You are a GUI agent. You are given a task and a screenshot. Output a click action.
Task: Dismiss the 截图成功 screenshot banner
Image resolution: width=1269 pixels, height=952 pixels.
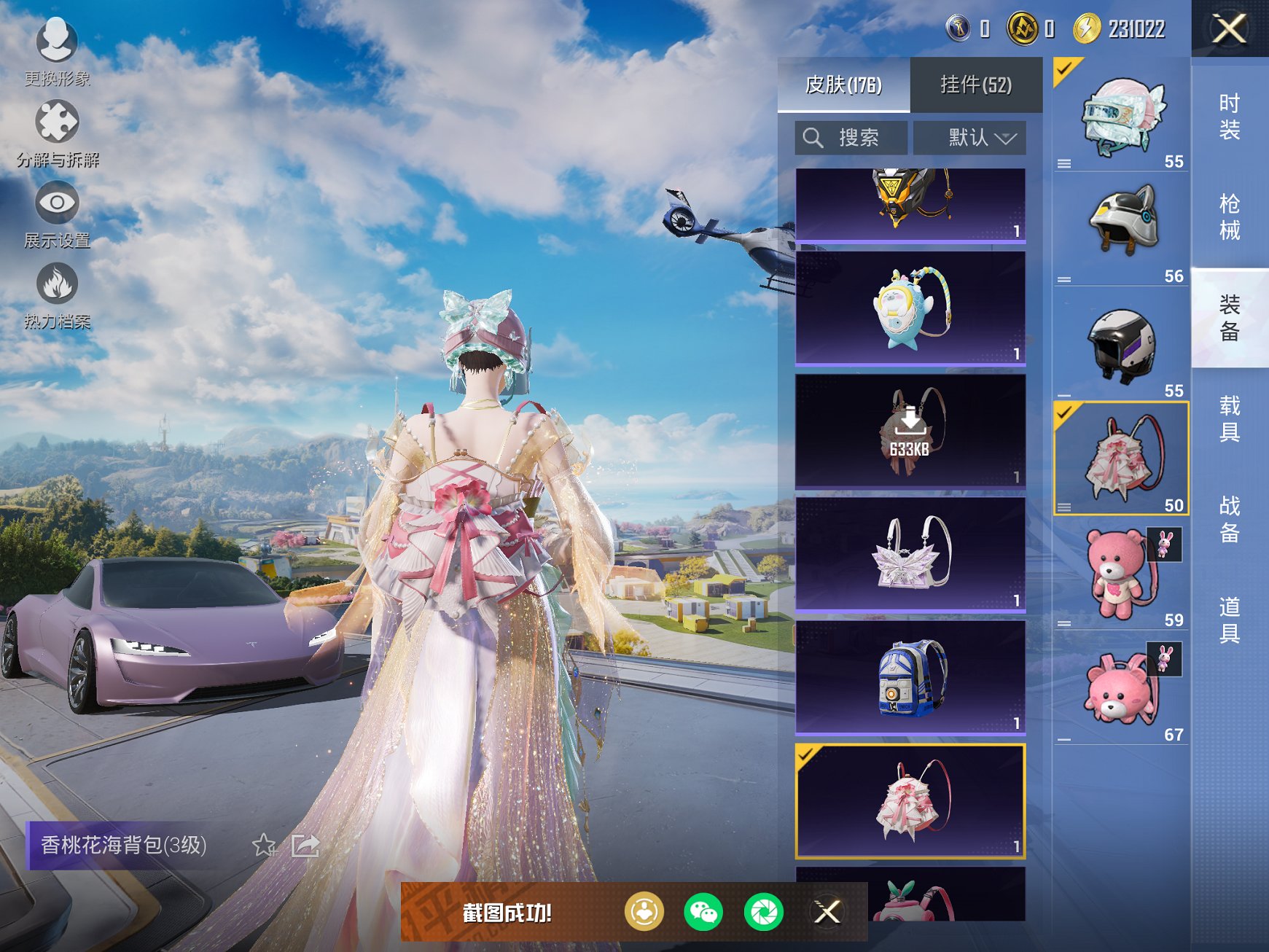pos(827,912)
